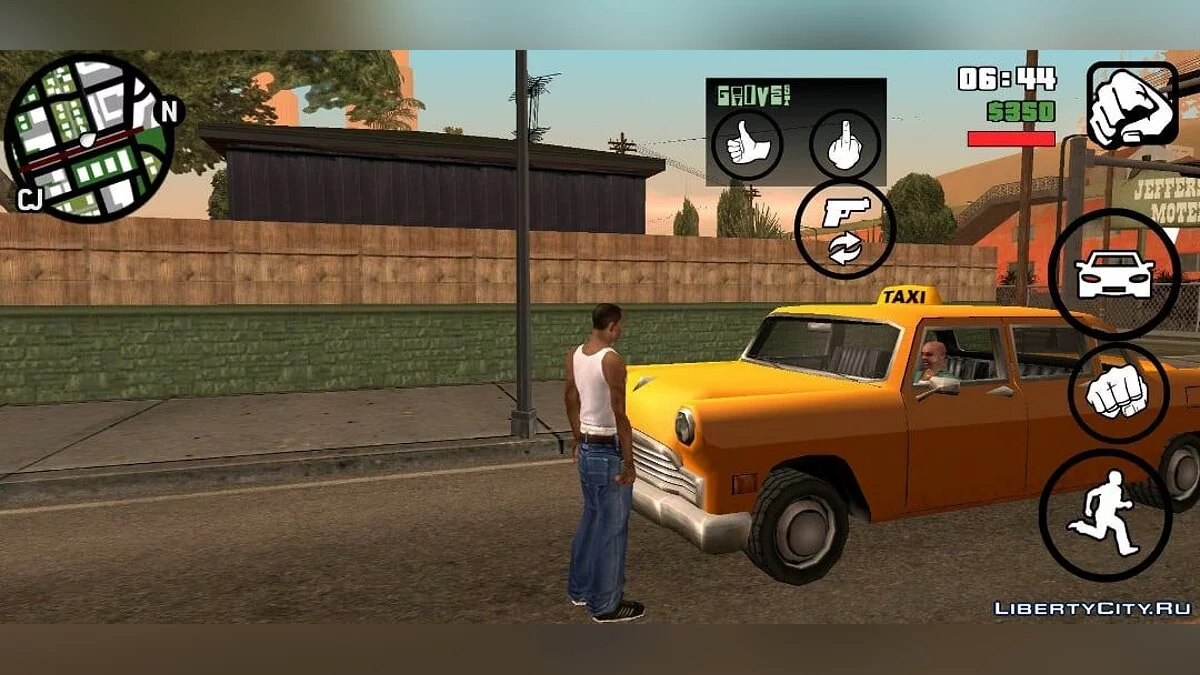Choose the middle-finger negative reply button
This screenshot has width=1200, height=675.
(x=845, y=145)
